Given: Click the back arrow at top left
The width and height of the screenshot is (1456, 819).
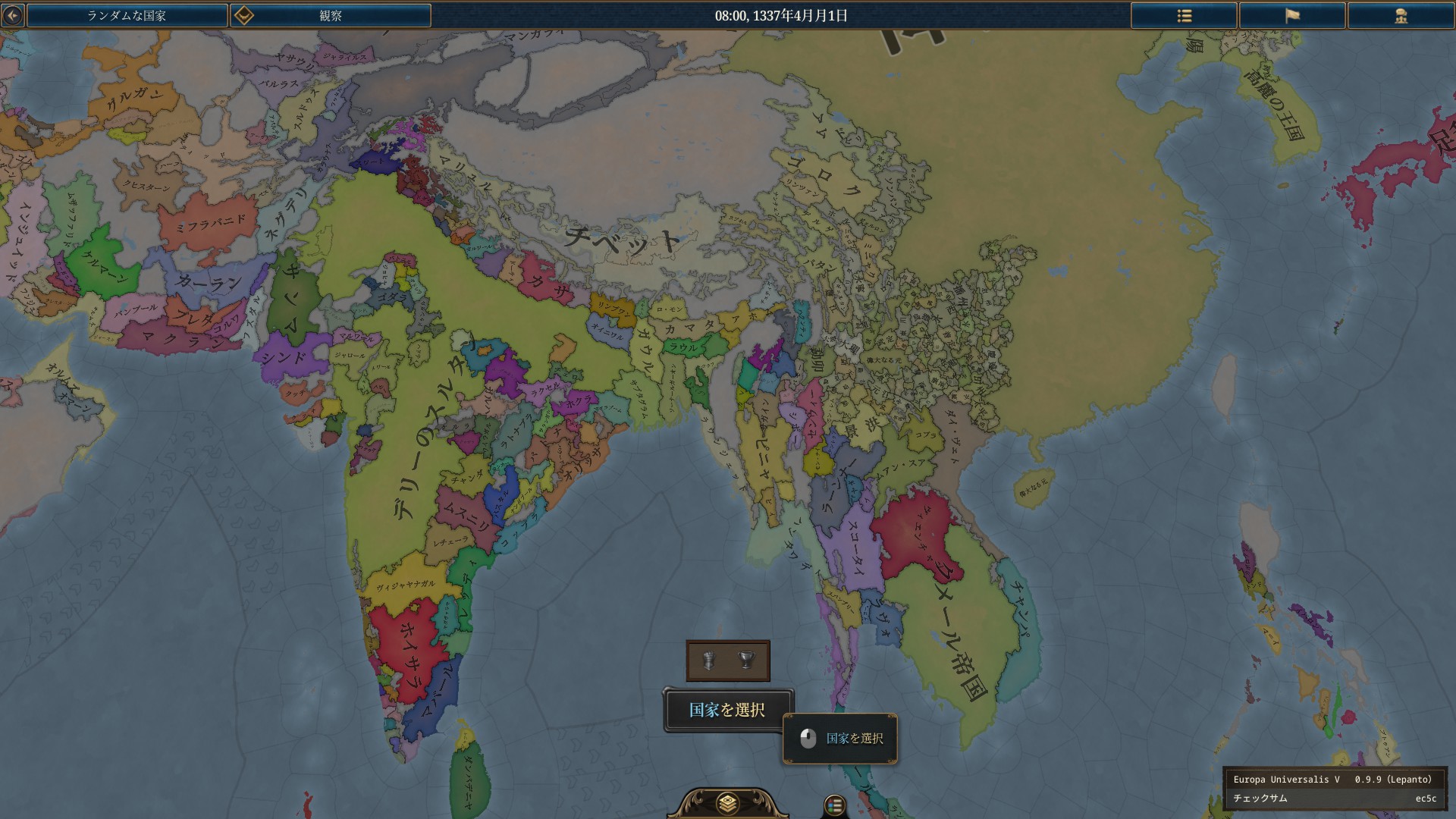Looking at the screenshot, I should [x=11, y=14].
